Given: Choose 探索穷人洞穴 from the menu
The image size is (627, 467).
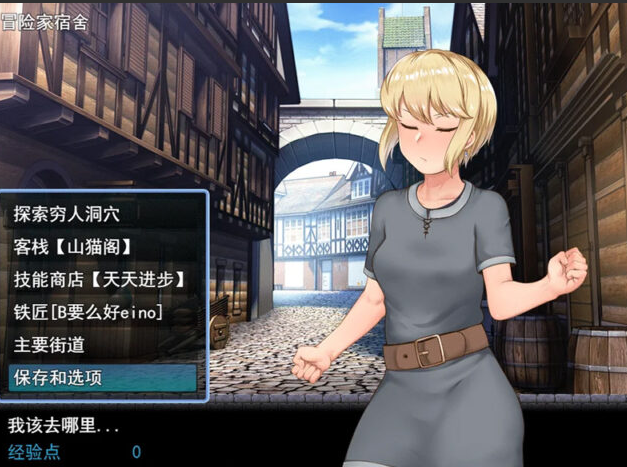Looking at the screenshot, I should click(70, 213).
